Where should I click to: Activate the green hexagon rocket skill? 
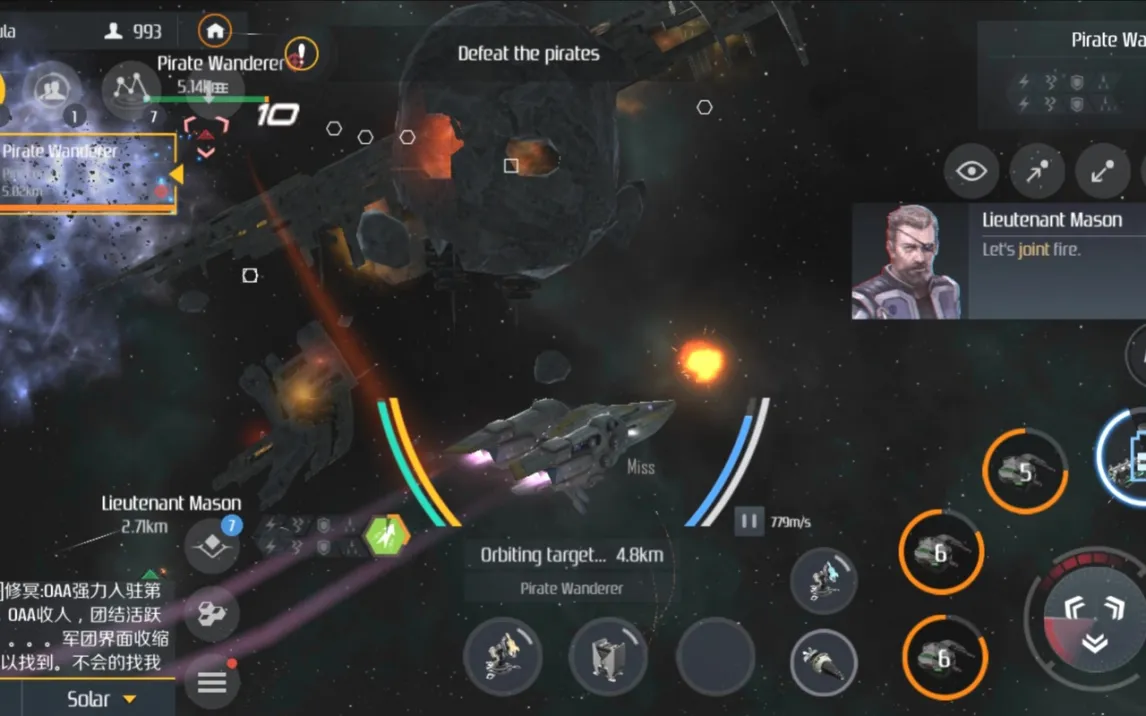(386, 534)
